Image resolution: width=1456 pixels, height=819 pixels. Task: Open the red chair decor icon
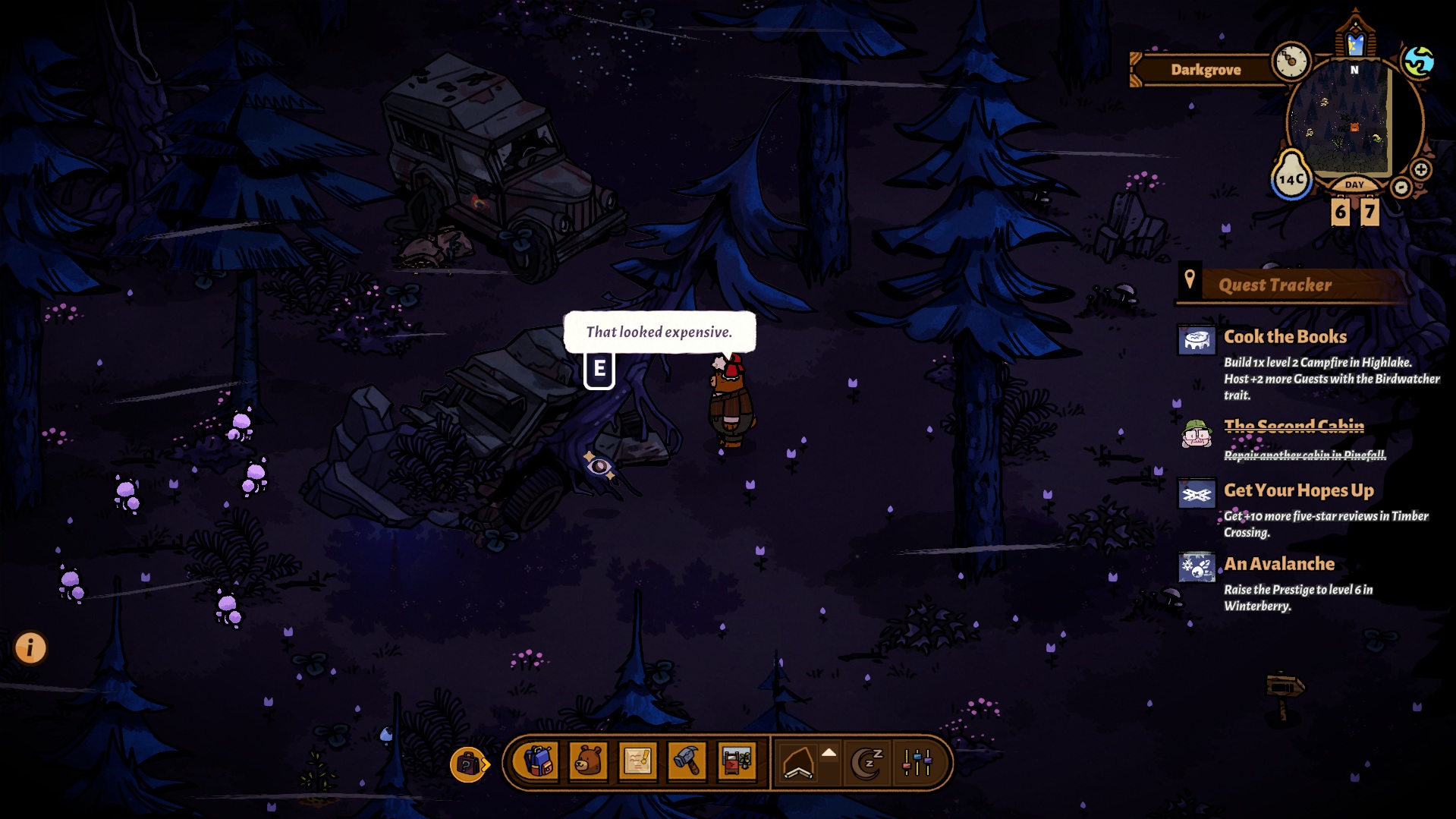coord(736,761)
